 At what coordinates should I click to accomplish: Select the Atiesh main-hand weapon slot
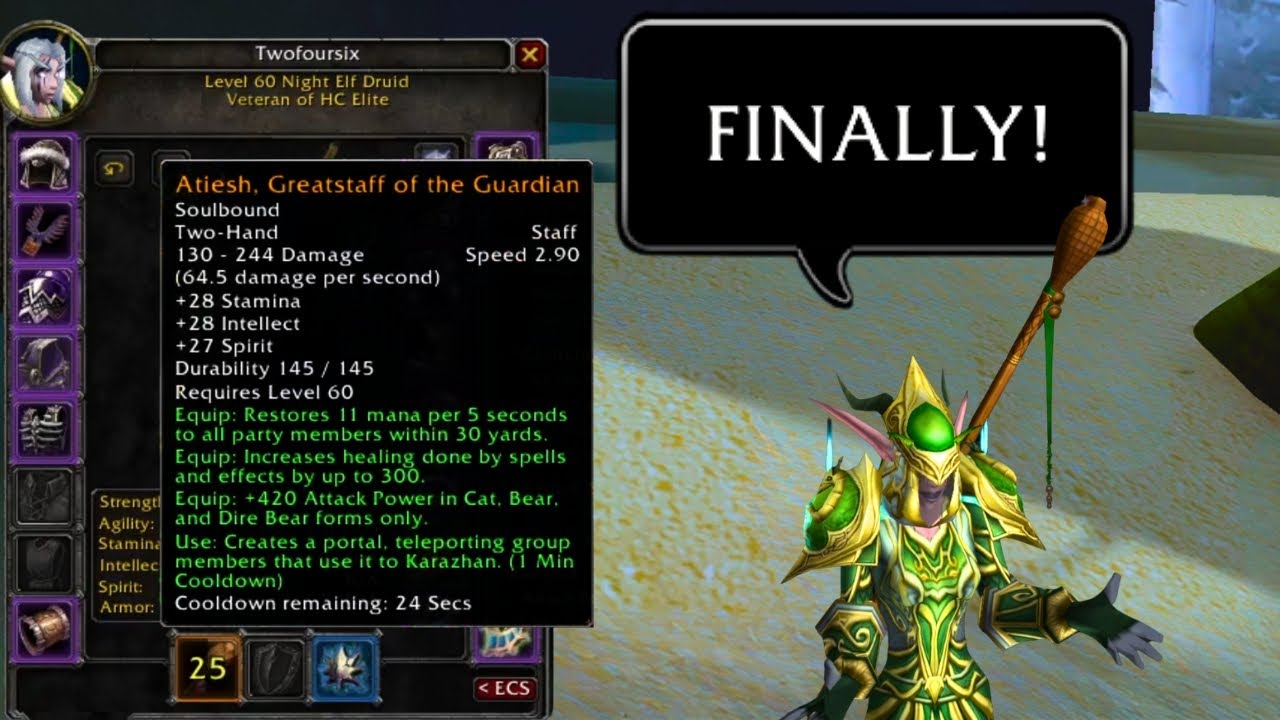[x=208, y=666]
